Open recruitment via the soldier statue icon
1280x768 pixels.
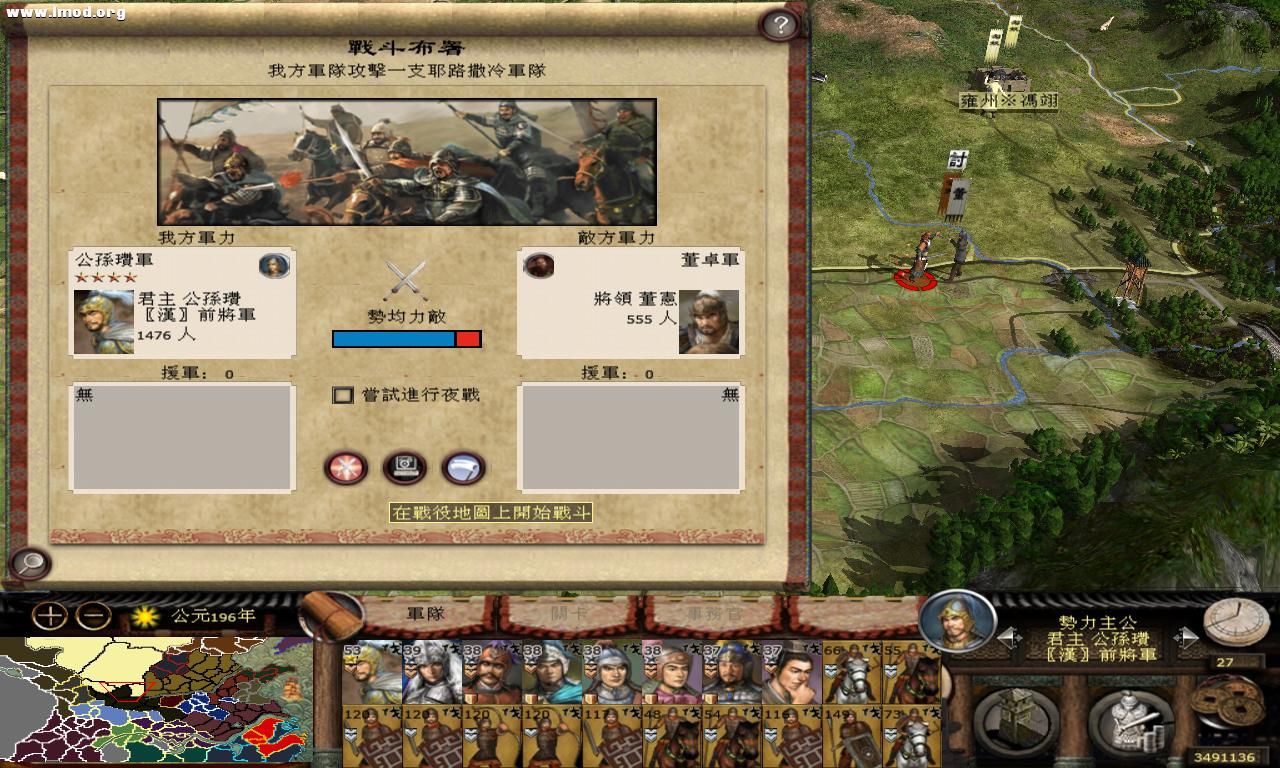(x=1131, y=718)
